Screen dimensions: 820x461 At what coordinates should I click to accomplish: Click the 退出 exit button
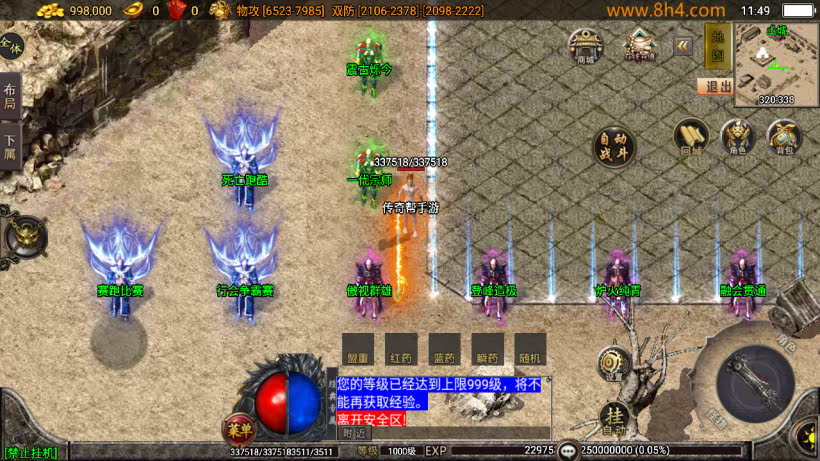[715, 87]
